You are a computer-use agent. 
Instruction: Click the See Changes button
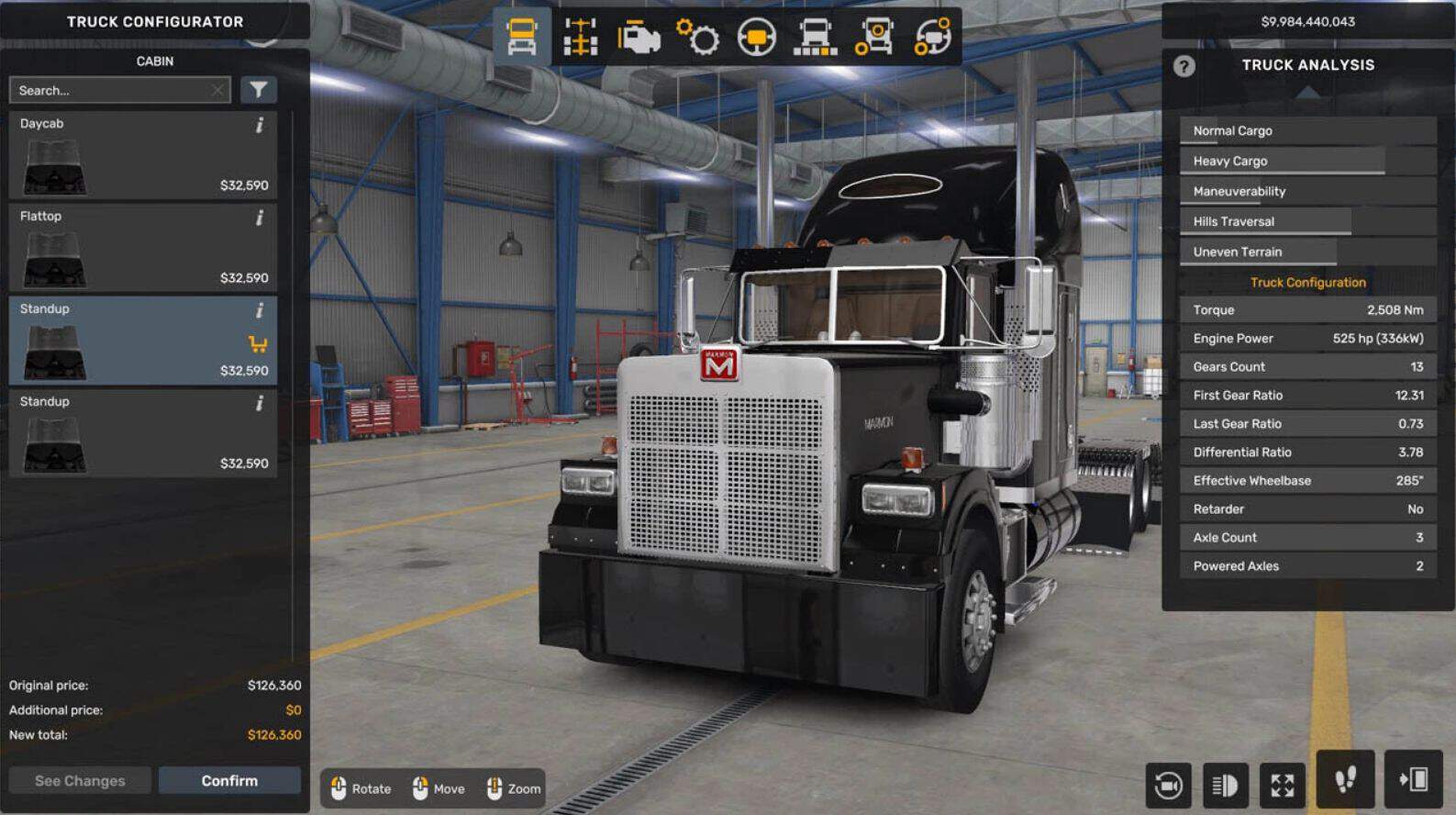pos(80,780)
